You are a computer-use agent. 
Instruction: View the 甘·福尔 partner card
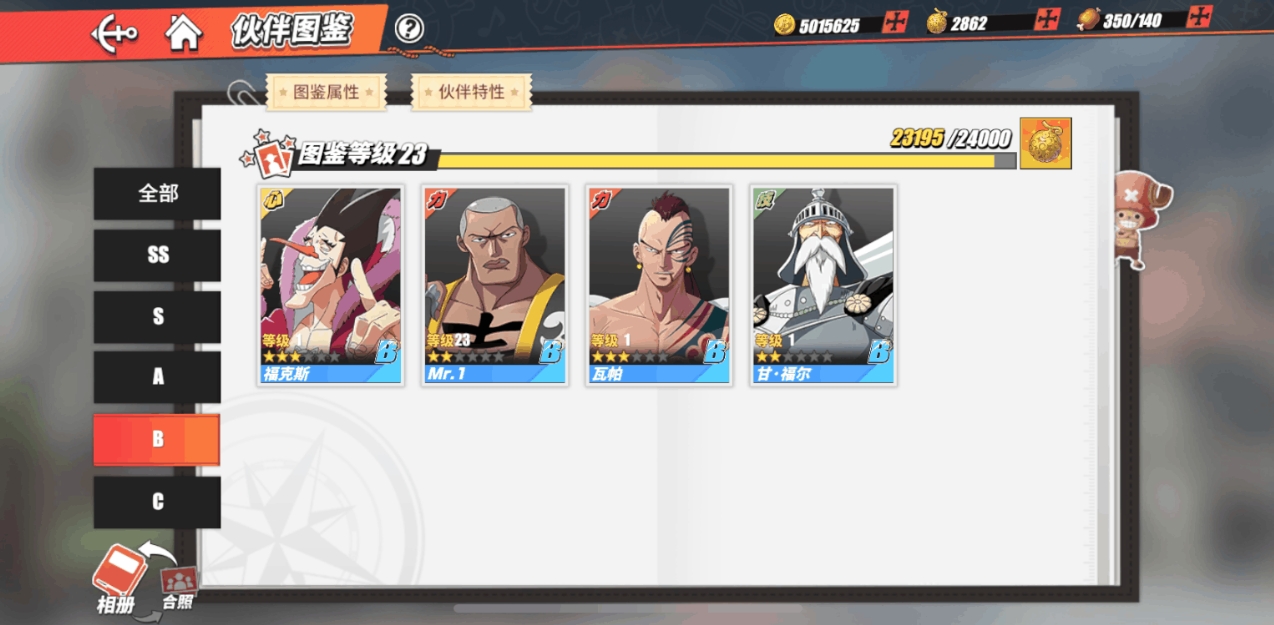click(823, 285)
